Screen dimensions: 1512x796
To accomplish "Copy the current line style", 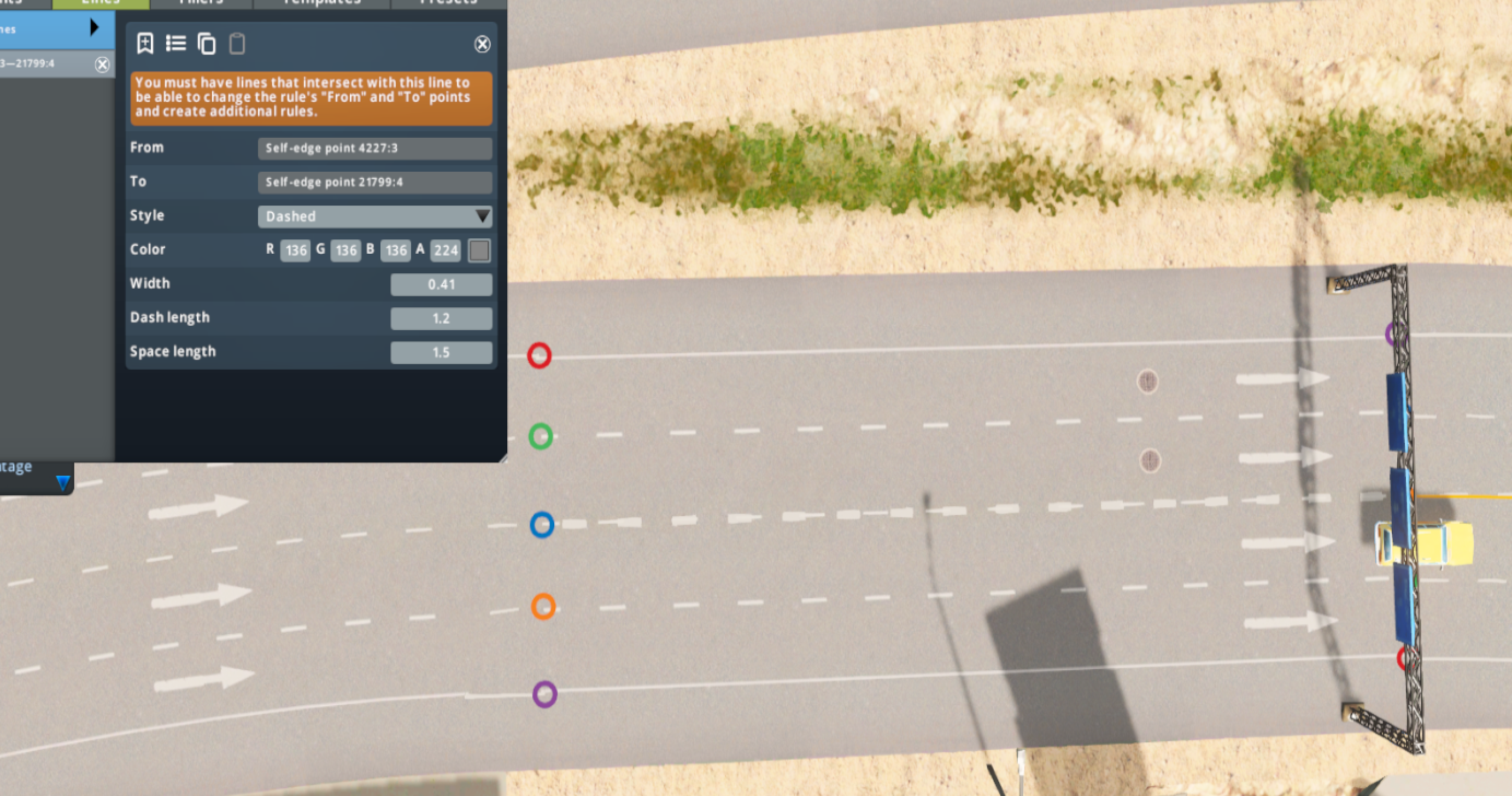I will 206,44.
